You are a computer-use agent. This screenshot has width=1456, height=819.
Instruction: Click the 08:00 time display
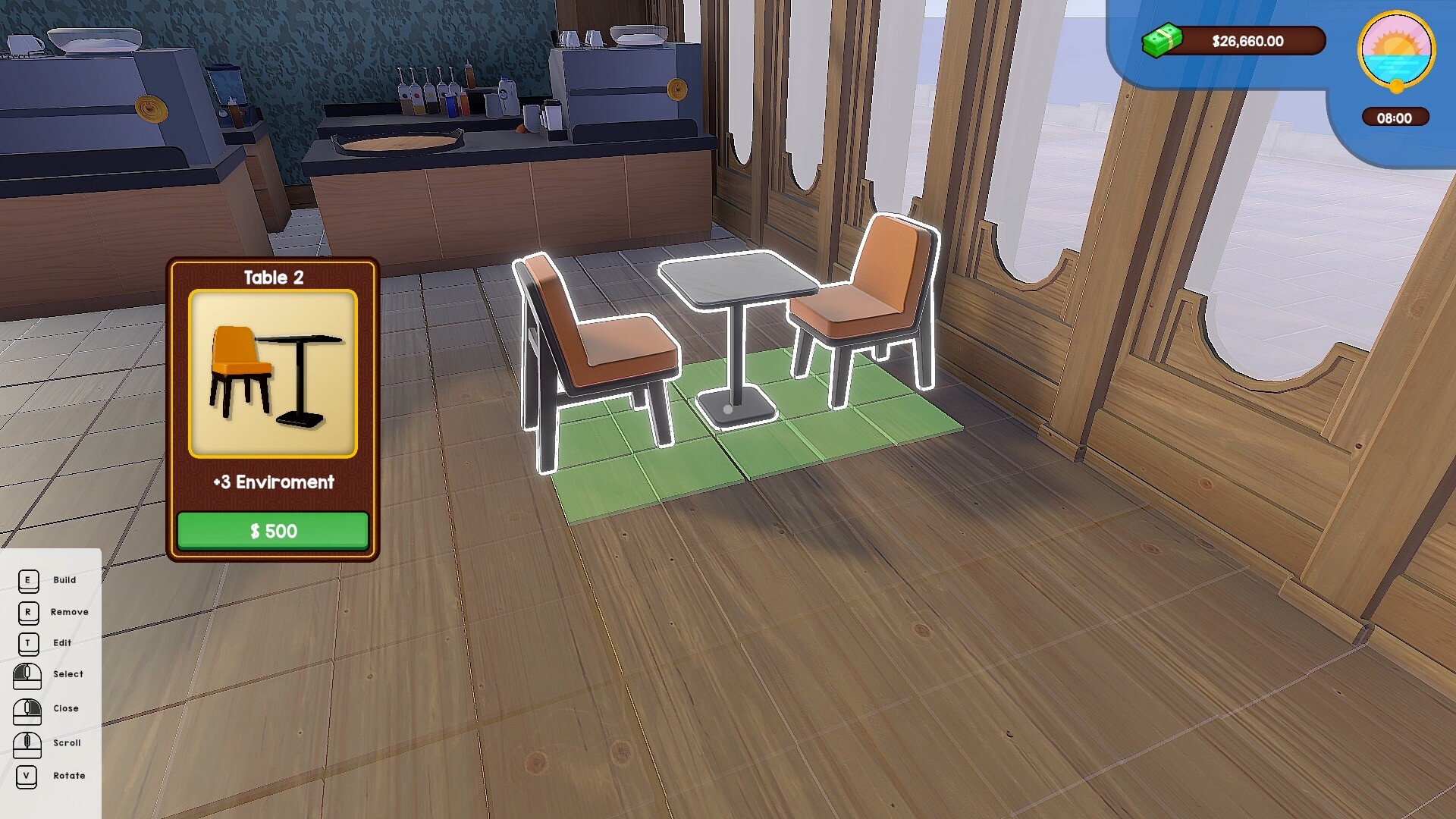pos(1396,118)
